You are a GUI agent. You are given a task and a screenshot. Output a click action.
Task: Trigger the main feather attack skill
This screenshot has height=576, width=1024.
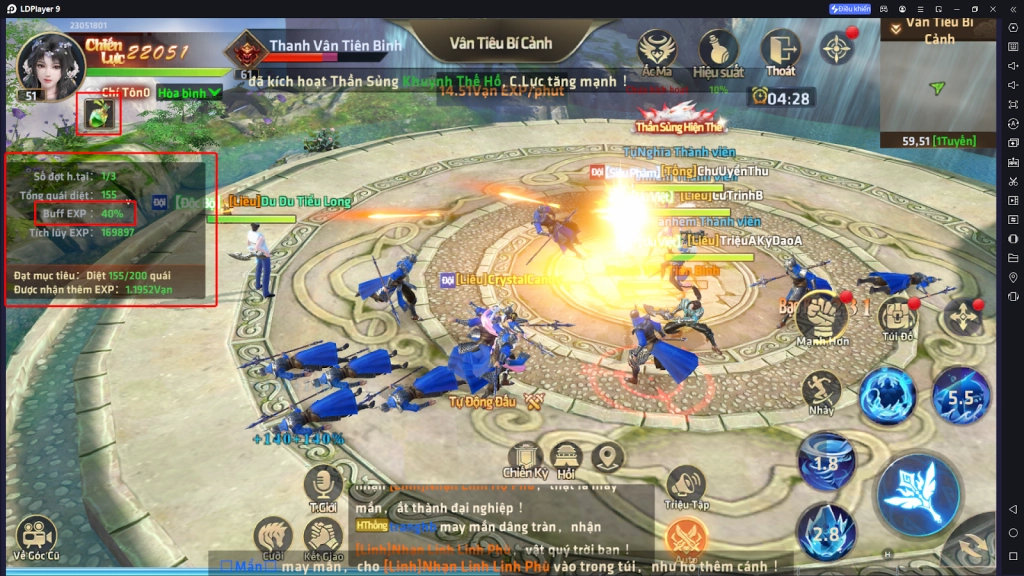click(918, 494)
